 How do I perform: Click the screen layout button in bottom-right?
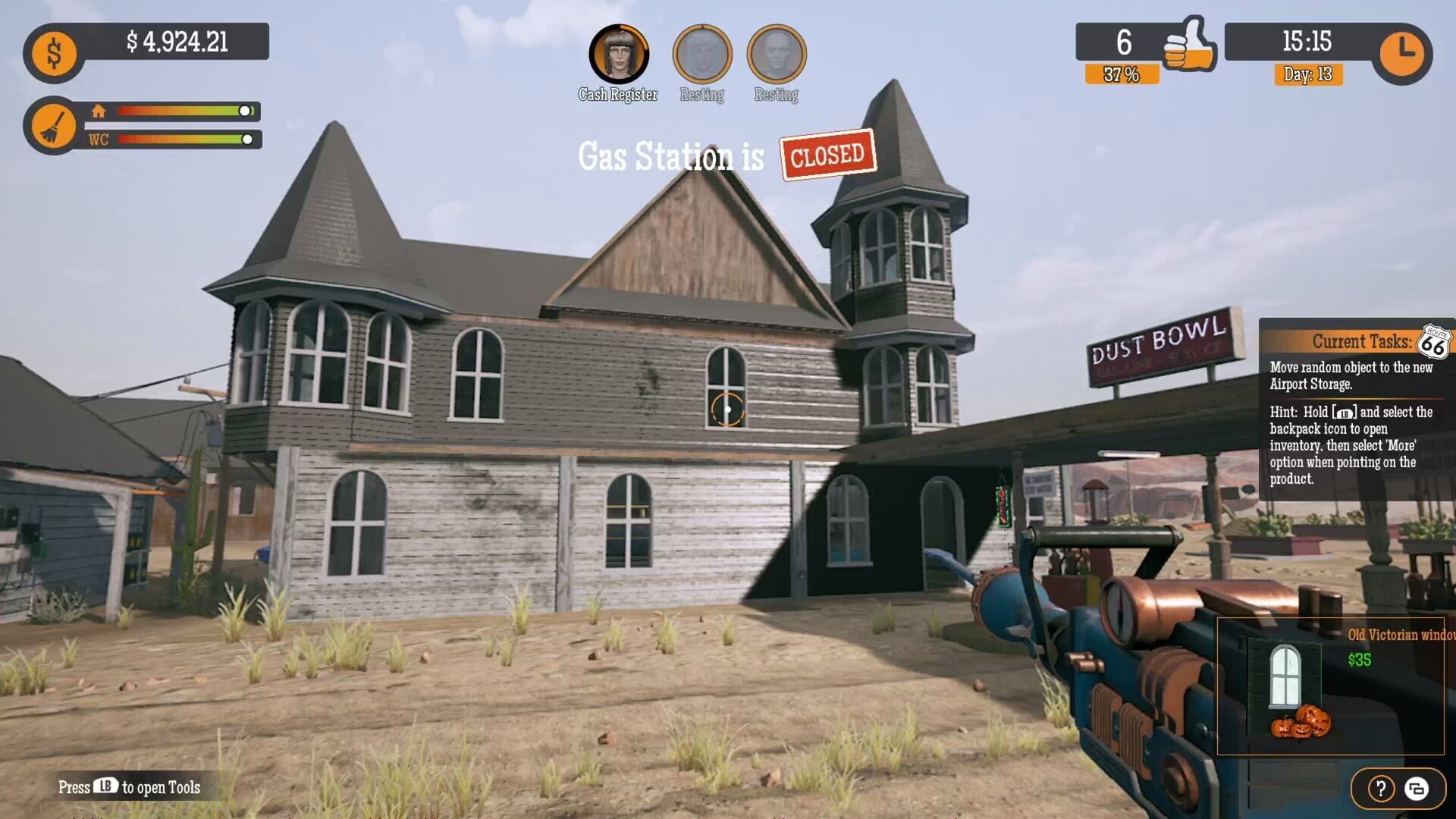click(x=1417, y=786)
